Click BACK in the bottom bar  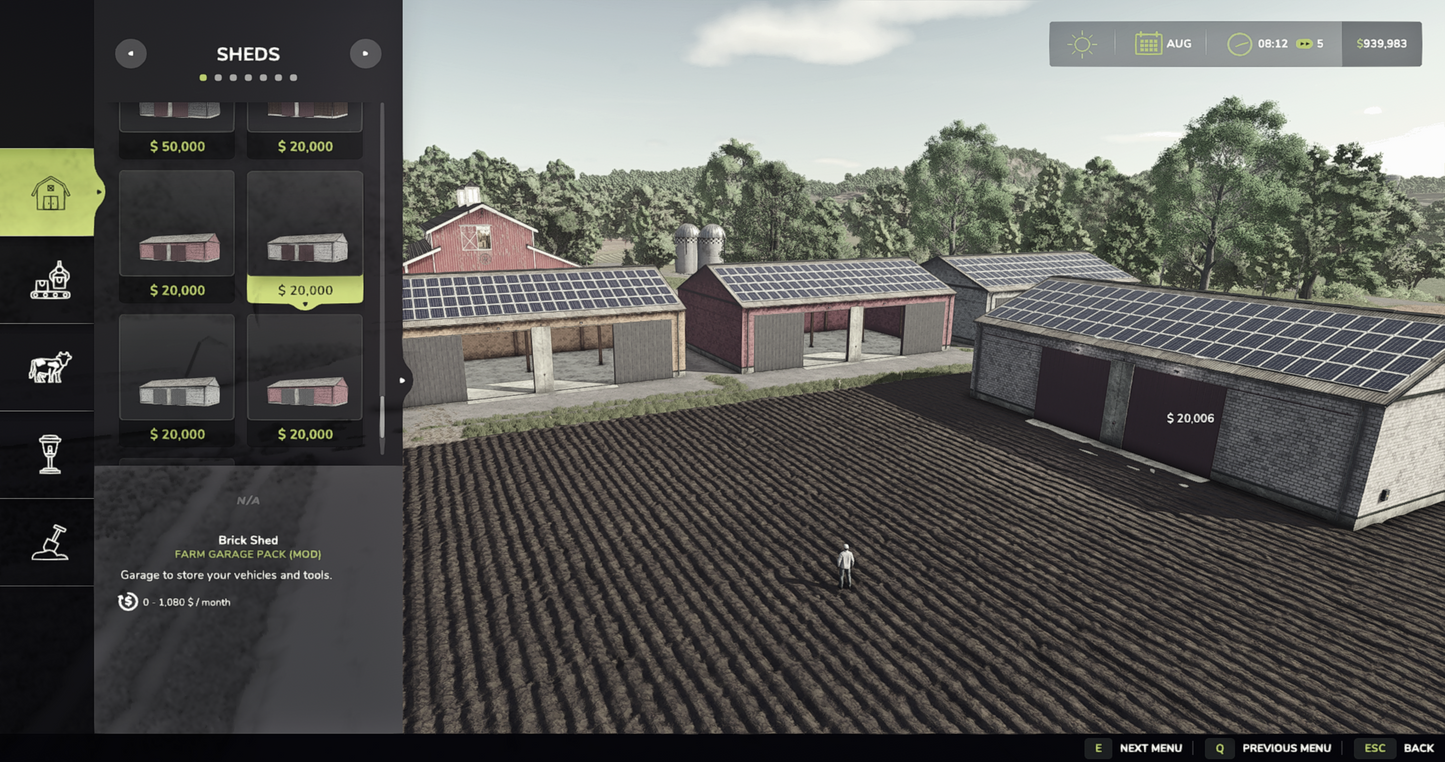(1418, 747)
